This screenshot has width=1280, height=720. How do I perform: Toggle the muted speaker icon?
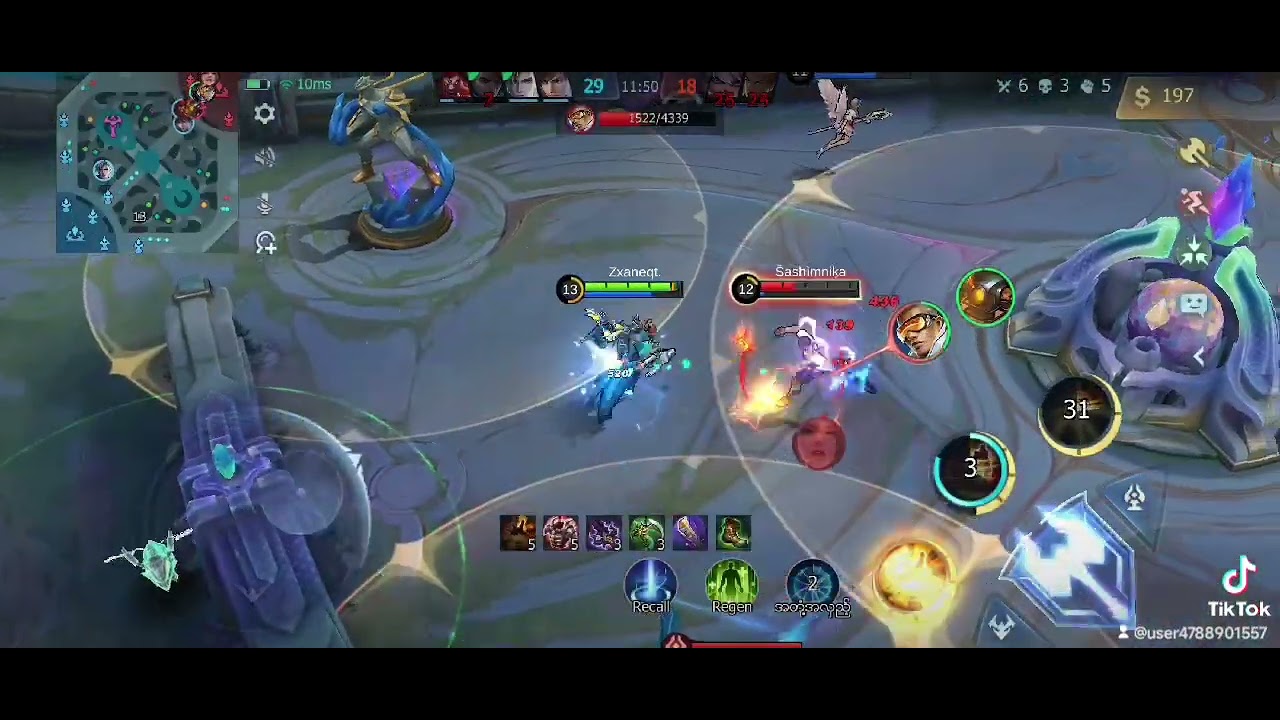click(x=264, y=158)
